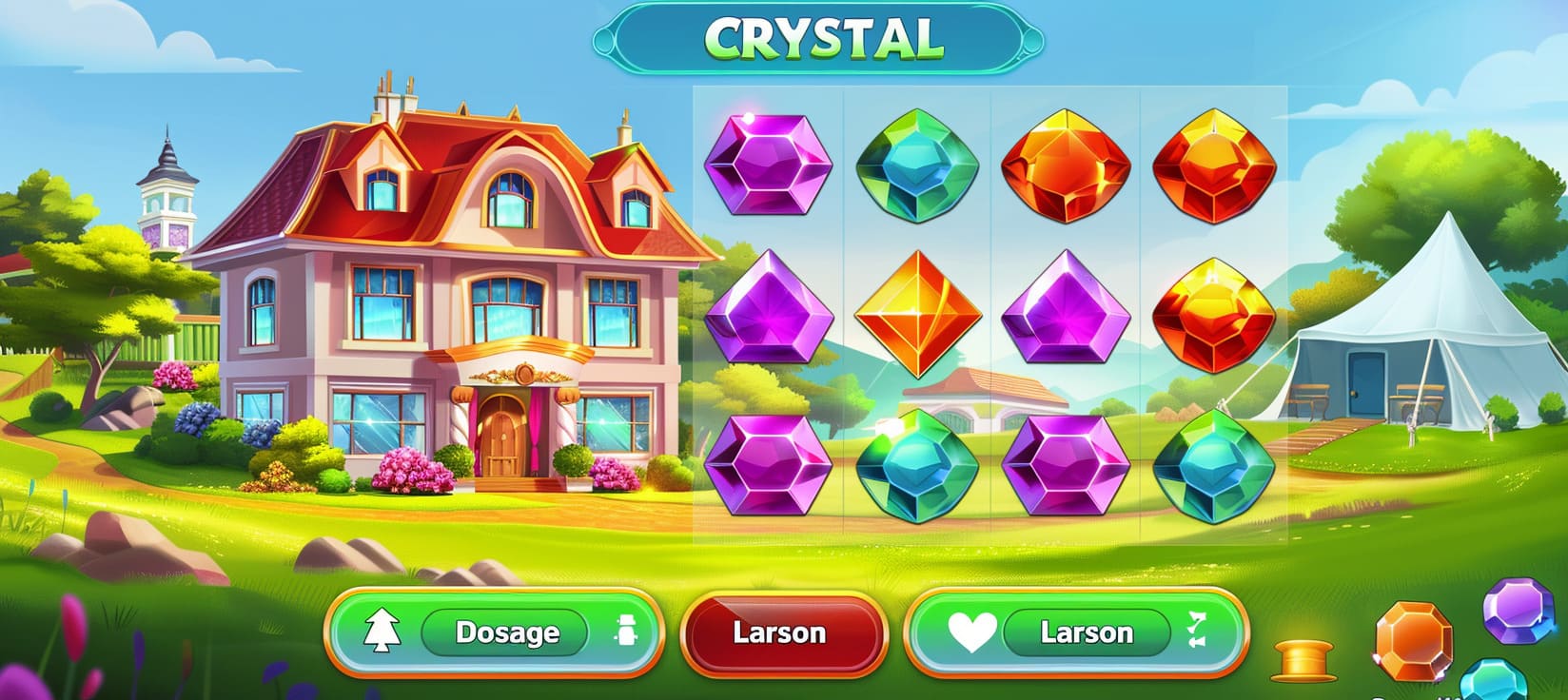Choose the purple octagon gem booster
The height and width of the screenshot is (700, 1568).
[x=1519, y=610]
